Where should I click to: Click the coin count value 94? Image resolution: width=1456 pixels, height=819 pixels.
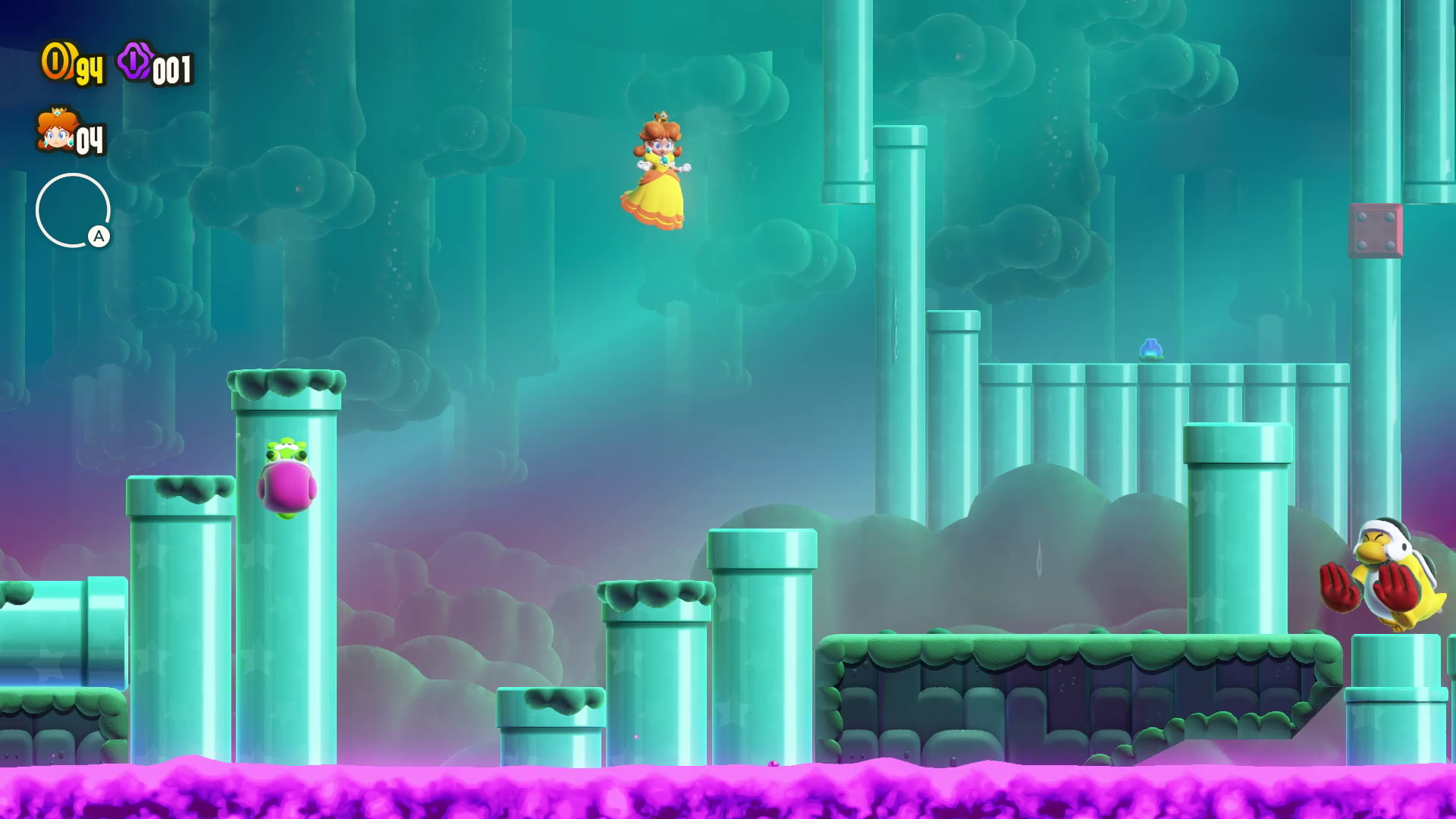(89, 70)
